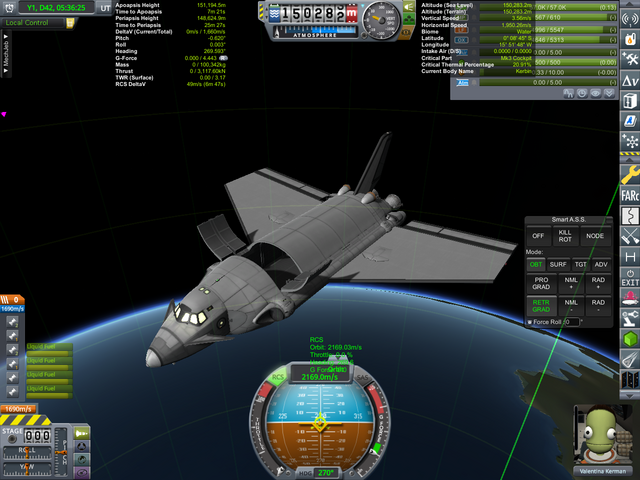Screen dimensions: 640x480
Task: Click the EXIT power button
Action: [x=630, y=277]
